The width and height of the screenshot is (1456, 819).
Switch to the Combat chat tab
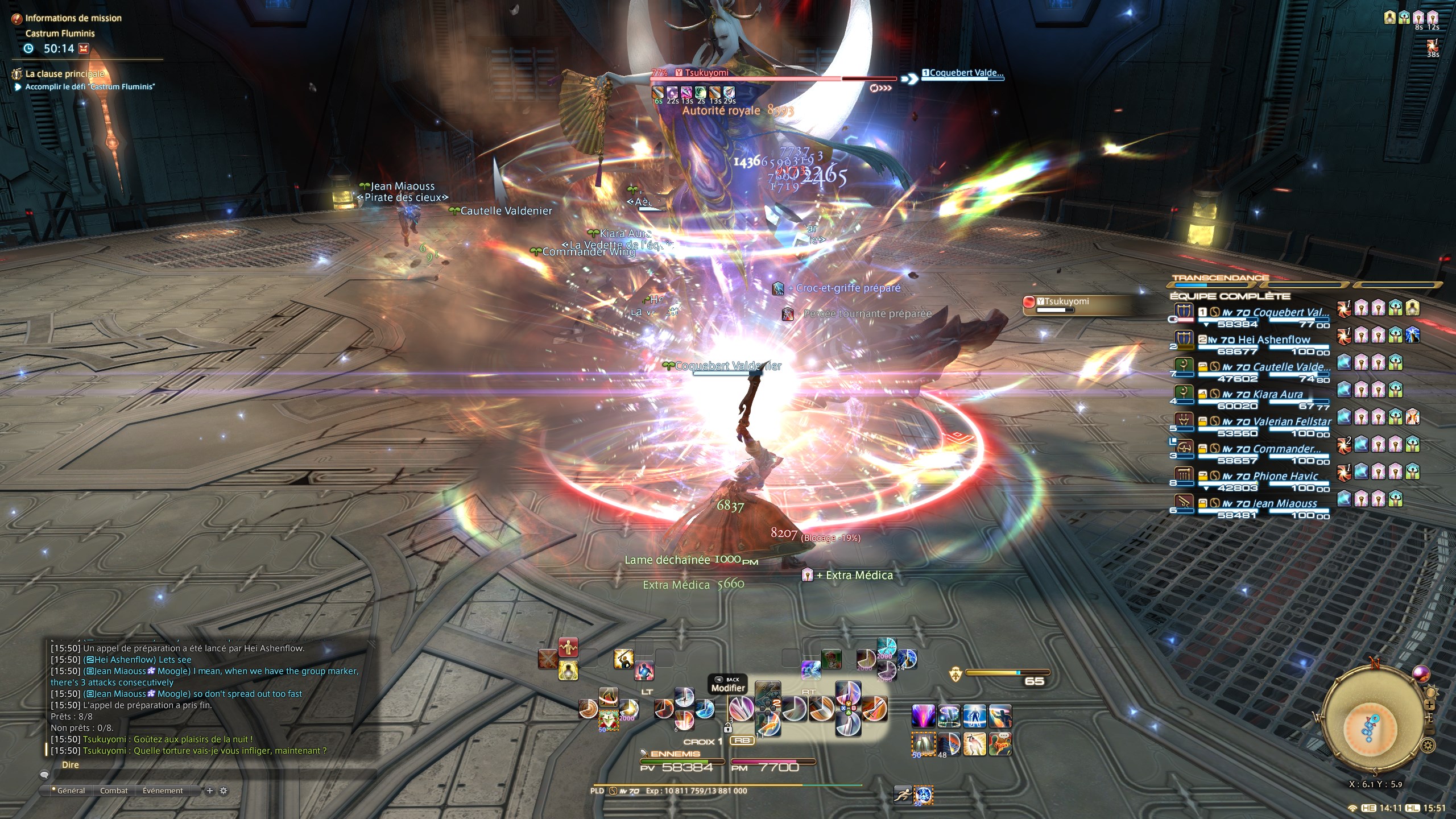(x=114, y=791)
